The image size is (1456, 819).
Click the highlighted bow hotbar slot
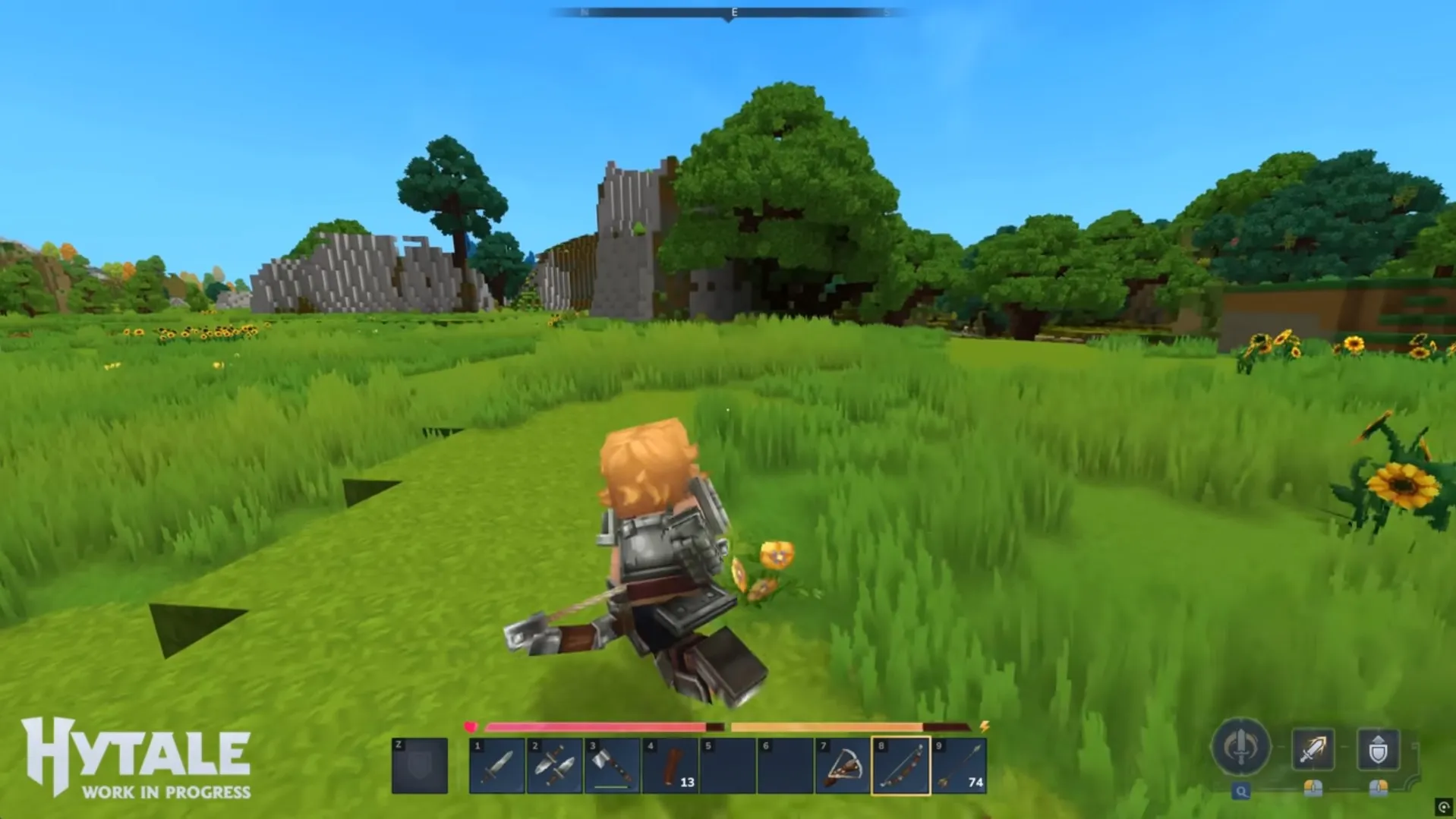click(x=900, y=766)
